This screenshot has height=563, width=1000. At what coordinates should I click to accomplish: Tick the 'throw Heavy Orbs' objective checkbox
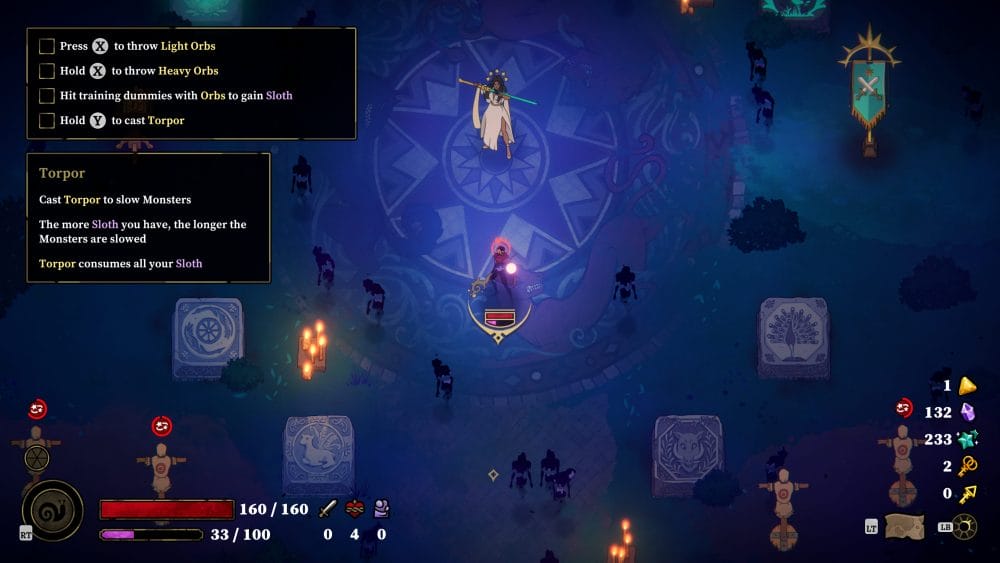click(x=46, y=71)
